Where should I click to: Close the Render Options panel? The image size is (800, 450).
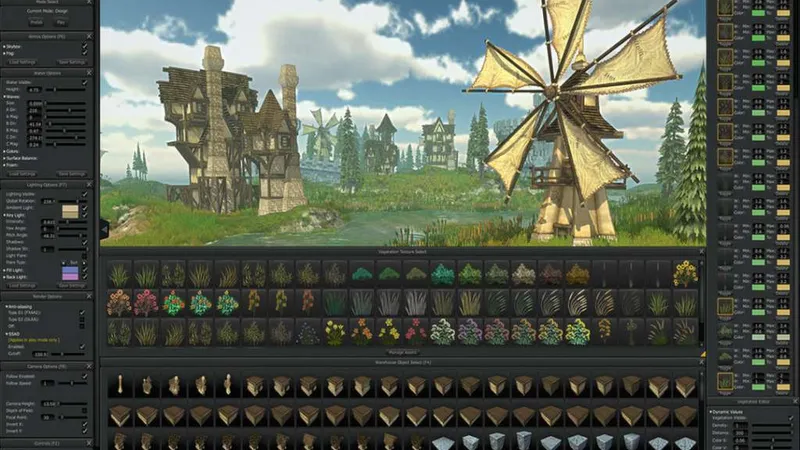coord(91,296)
